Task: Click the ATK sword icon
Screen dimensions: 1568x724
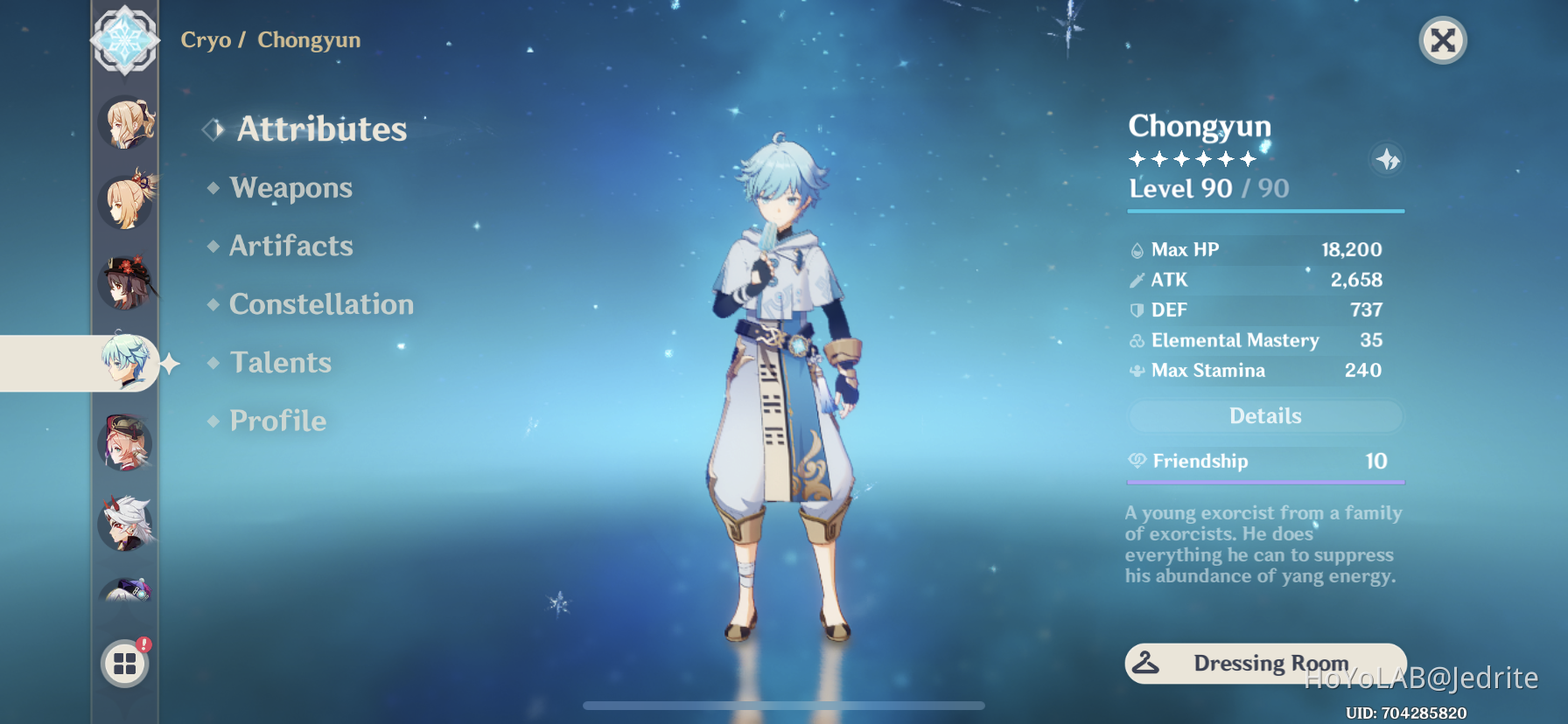Action: [x=1137, y=280]
